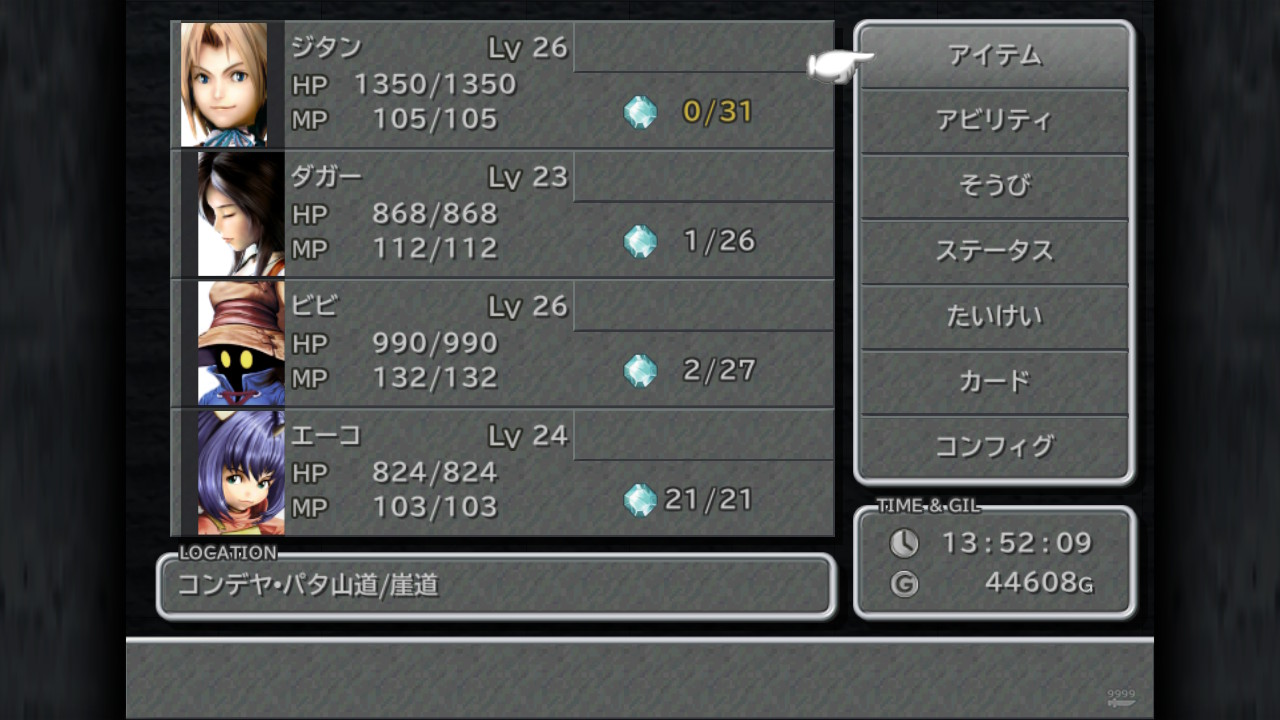Viewport: 1280px width, 720px height.
Task: Click the gem icon showing 21/21
Action: (x=642, y=498)
